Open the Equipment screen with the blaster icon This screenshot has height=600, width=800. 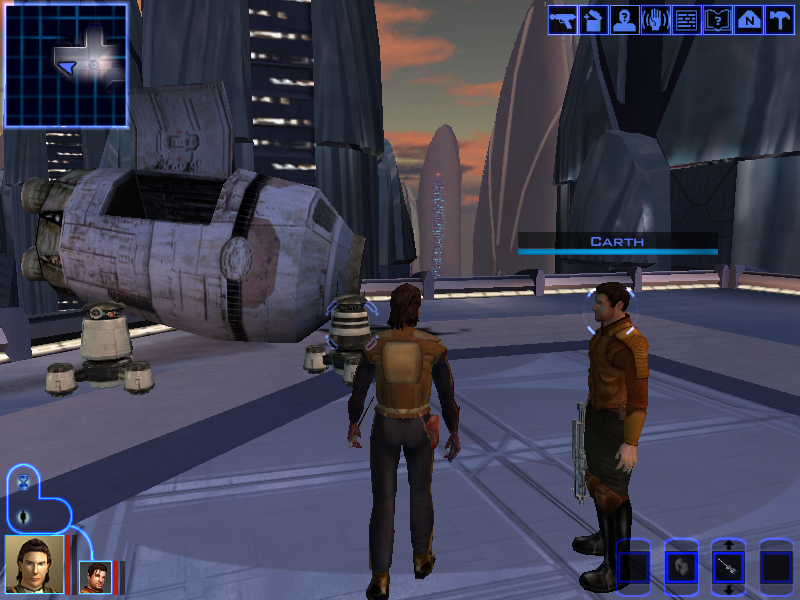pyautogui.click(x=563, y=20)
